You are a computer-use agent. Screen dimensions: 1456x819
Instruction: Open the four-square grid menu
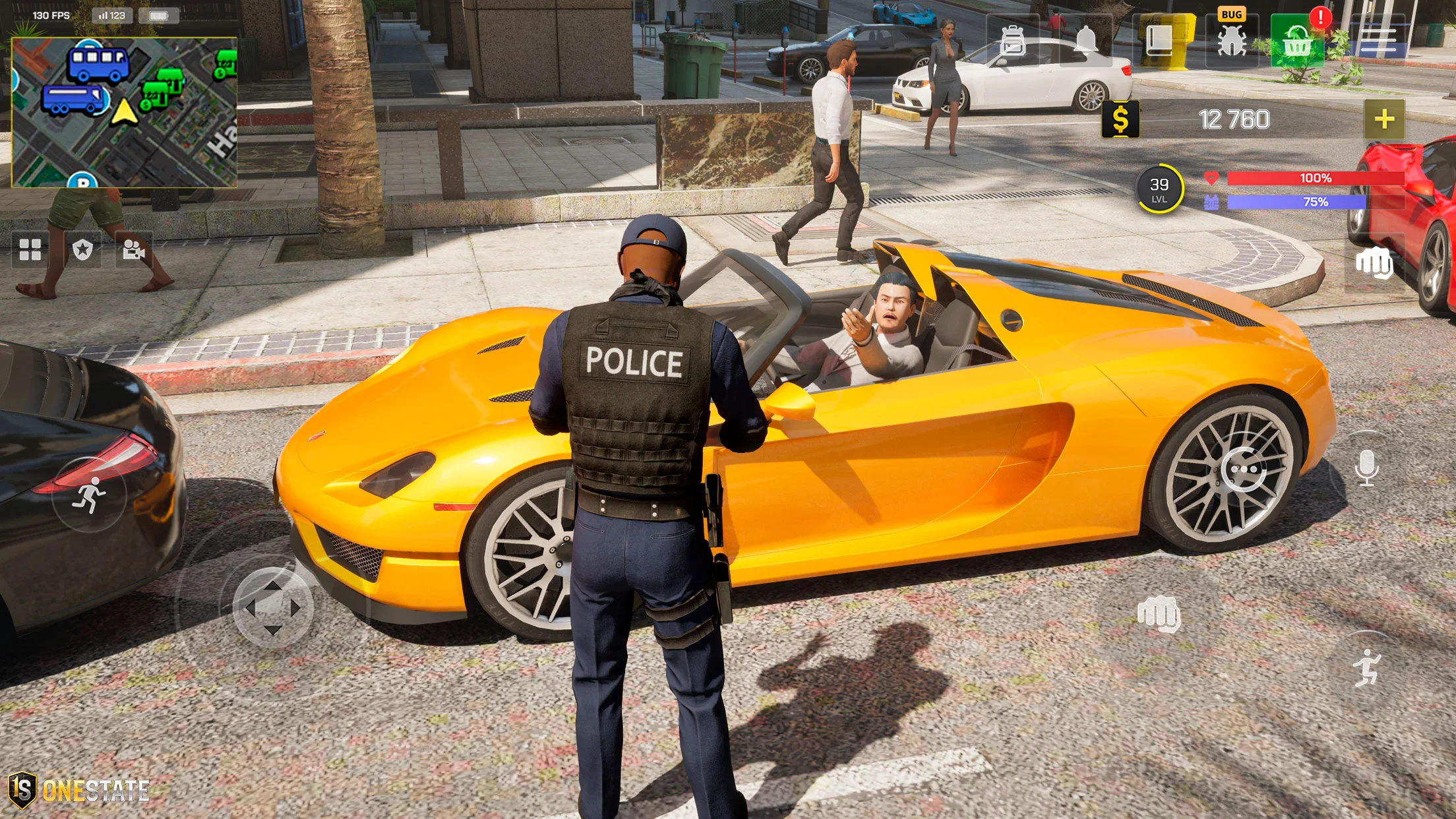[30, 249]
